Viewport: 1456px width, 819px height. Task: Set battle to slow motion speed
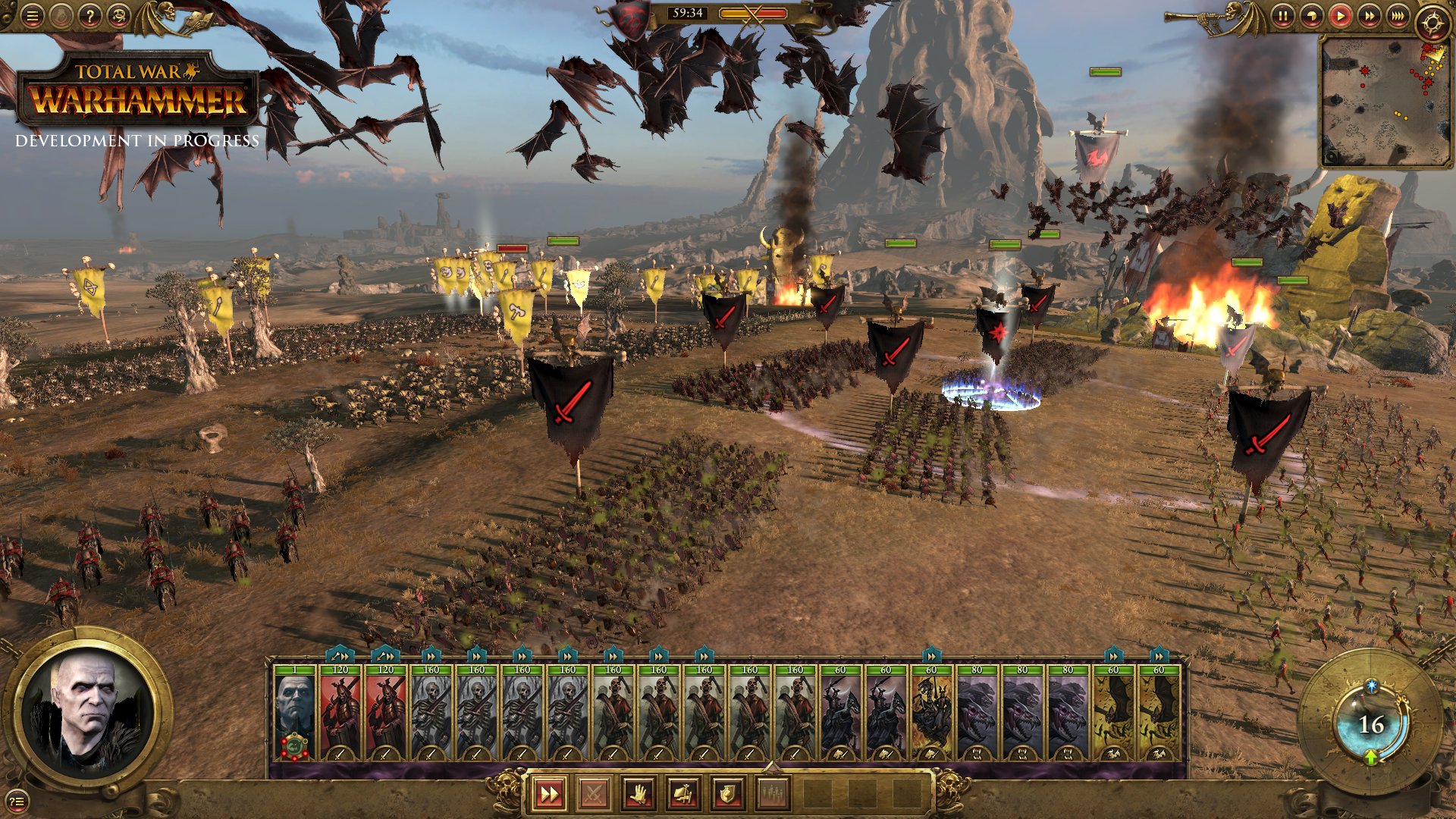pos(1311,16)
